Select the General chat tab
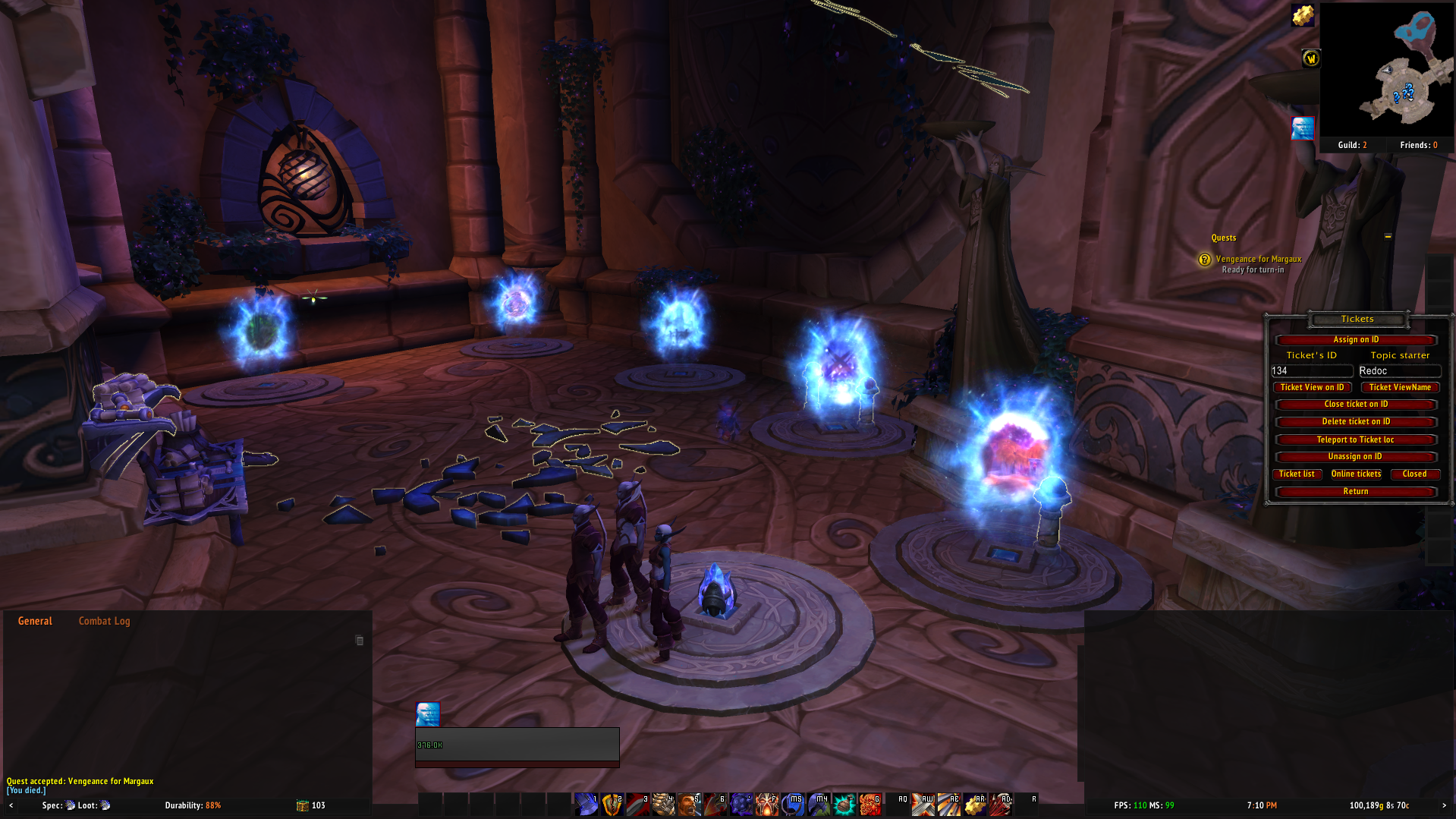1456x819 pixels. coord(35,621)
